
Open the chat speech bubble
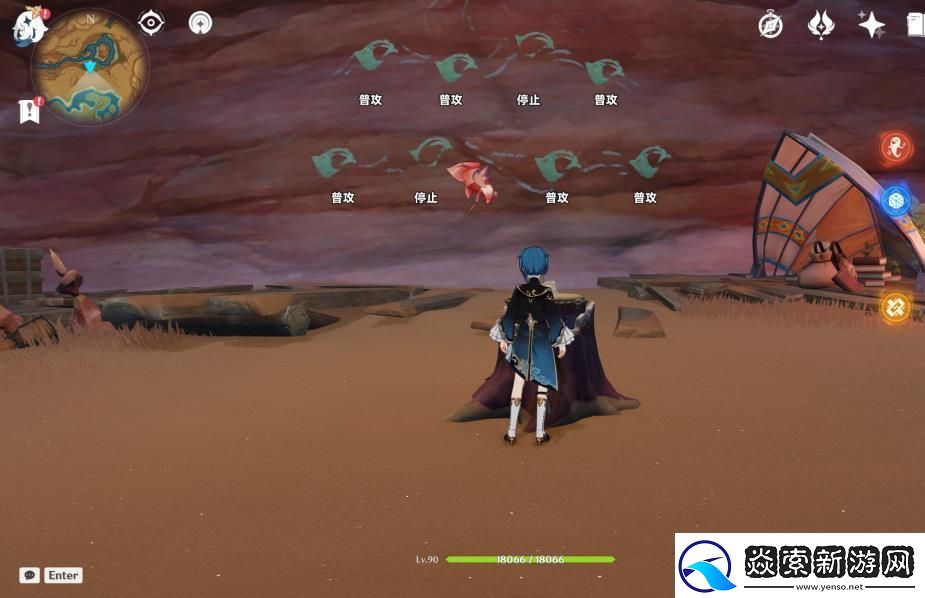29,575
